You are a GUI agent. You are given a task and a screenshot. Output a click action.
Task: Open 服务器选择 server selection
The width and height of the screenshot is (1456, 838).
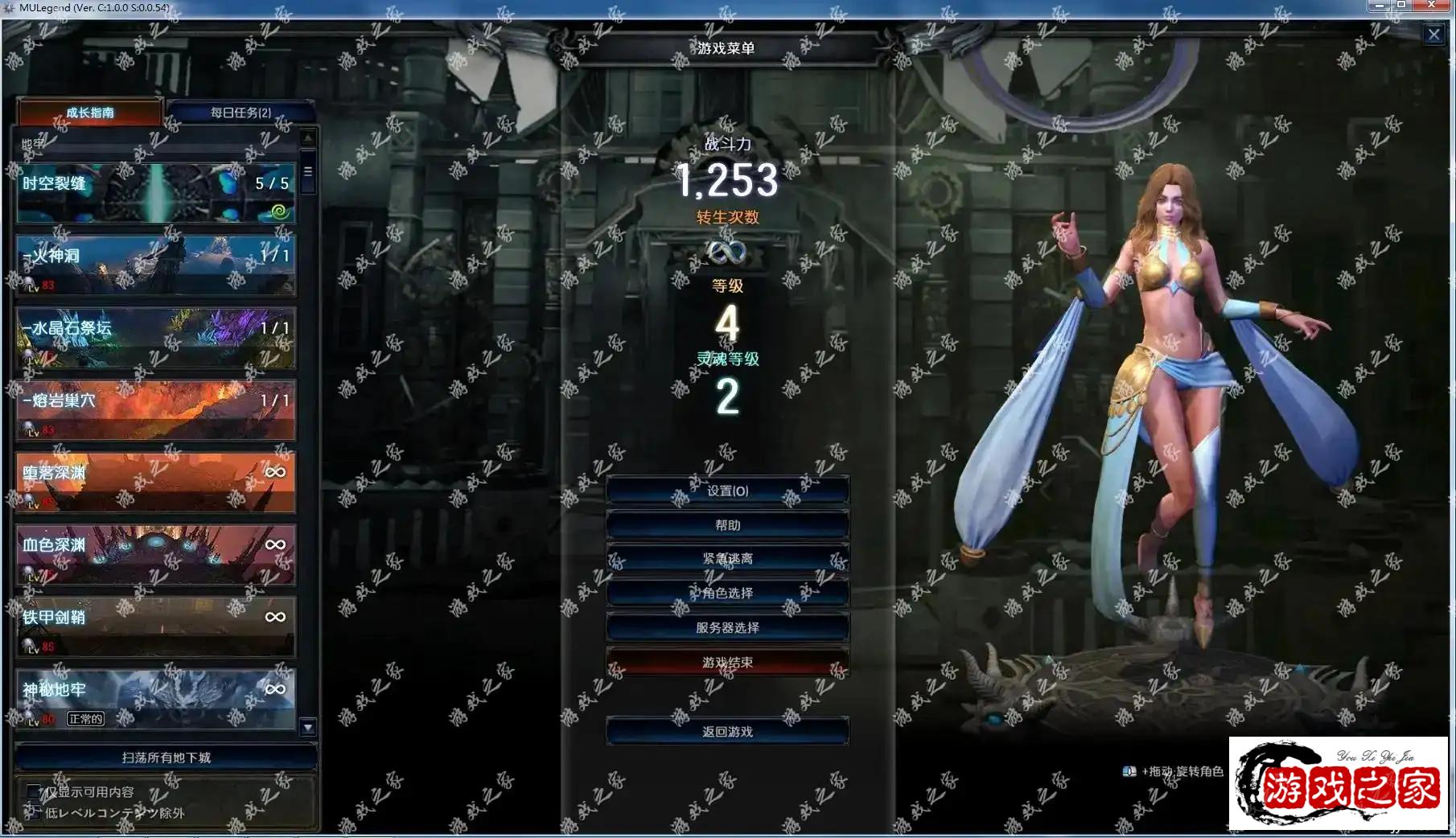click(727, 628)
